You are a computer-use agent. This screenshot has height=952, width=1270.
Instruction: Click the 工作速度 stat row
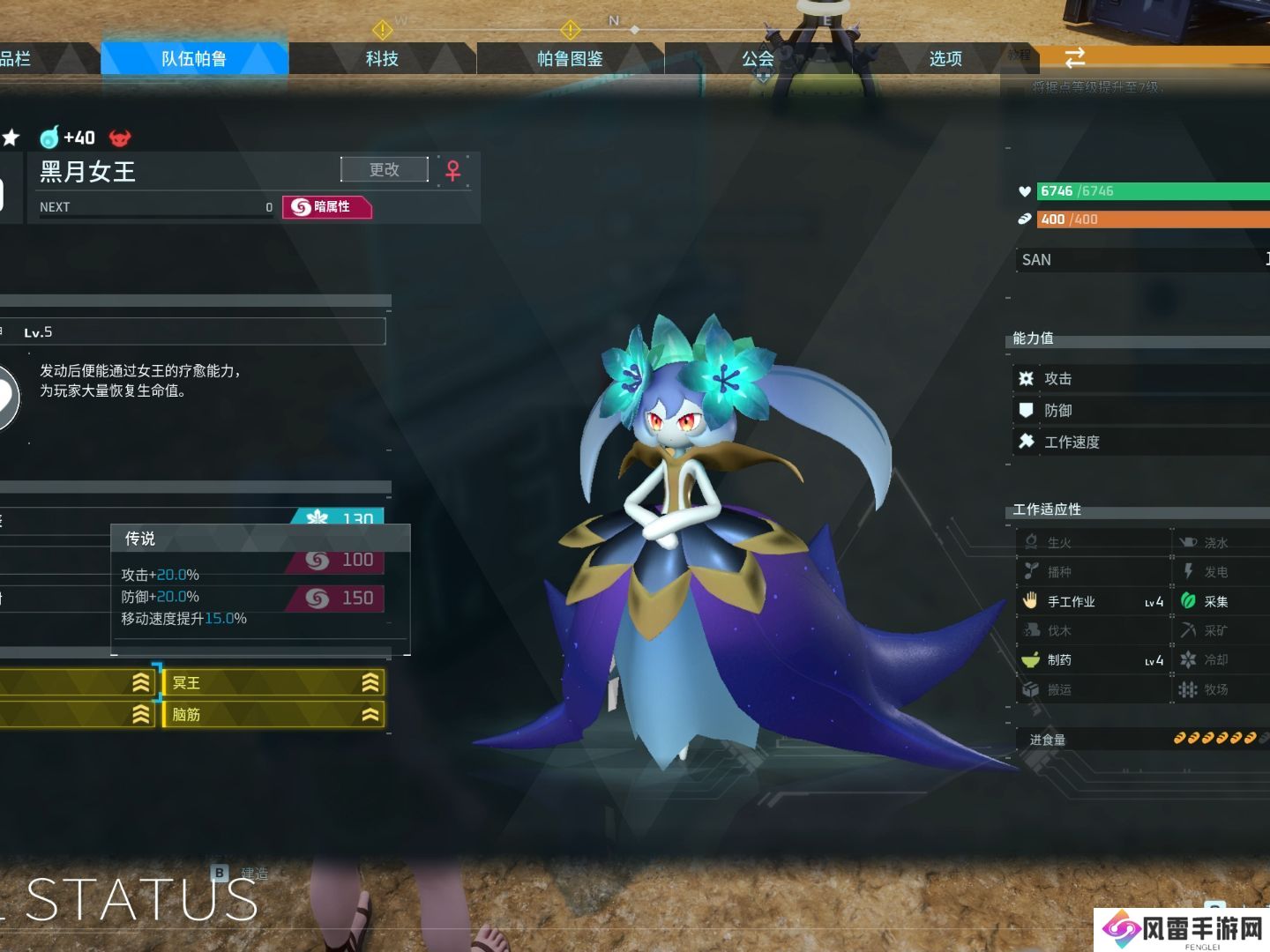1138,442
